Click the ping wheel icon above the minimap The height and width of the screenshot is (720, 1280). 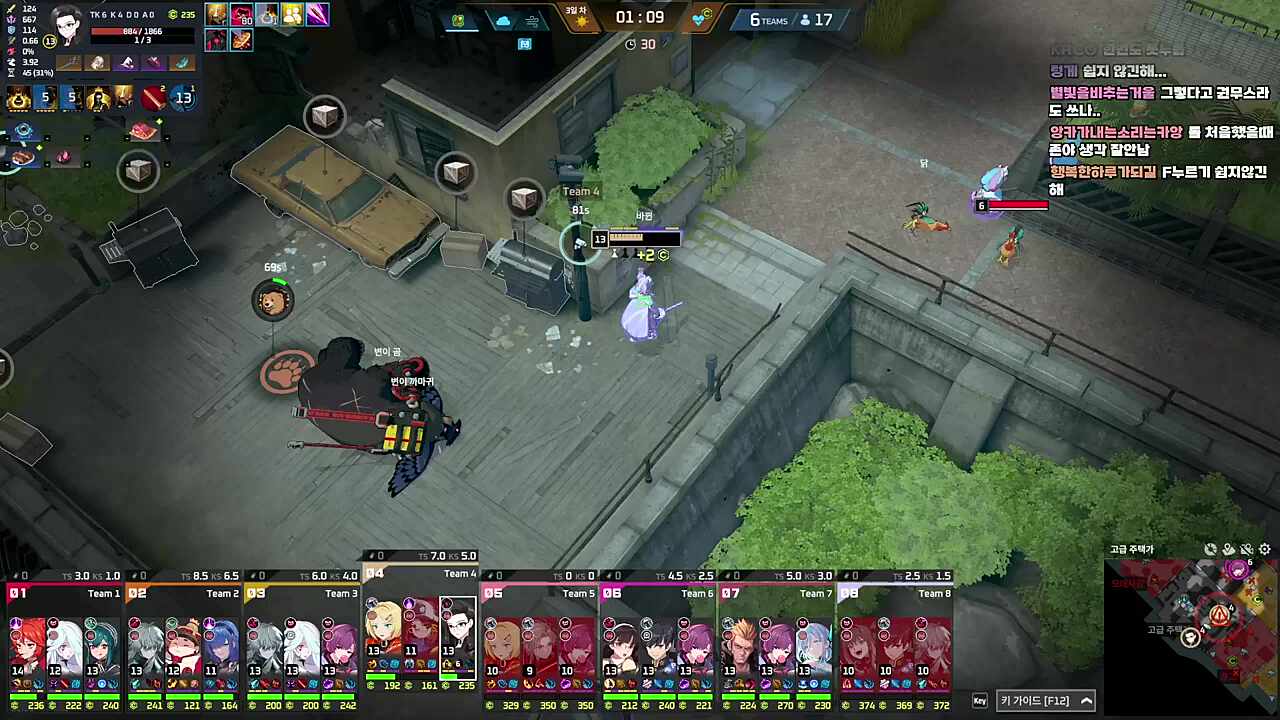click(x=1210, y=549)
